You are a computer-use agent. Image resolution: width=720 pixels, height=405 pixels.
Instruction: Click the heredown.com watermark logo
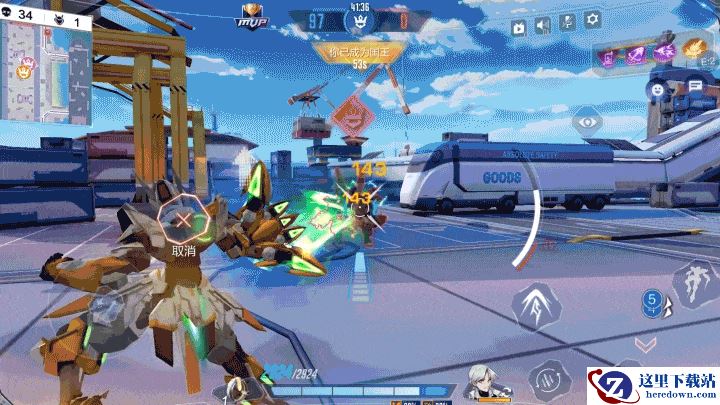coord(652,387)
